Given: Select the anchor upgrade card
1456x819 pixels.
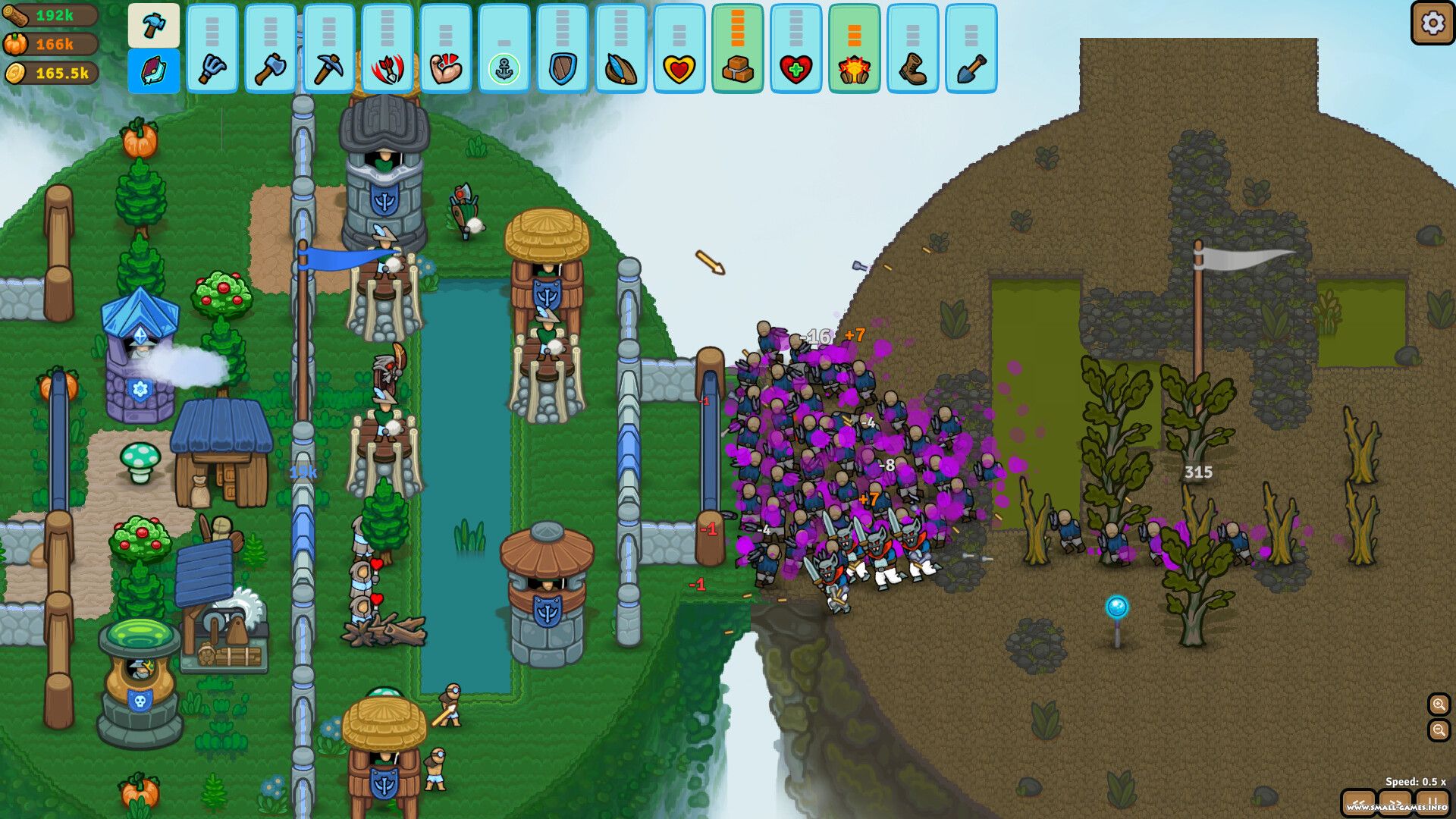Looking at the screenshot, I should 504,49.
